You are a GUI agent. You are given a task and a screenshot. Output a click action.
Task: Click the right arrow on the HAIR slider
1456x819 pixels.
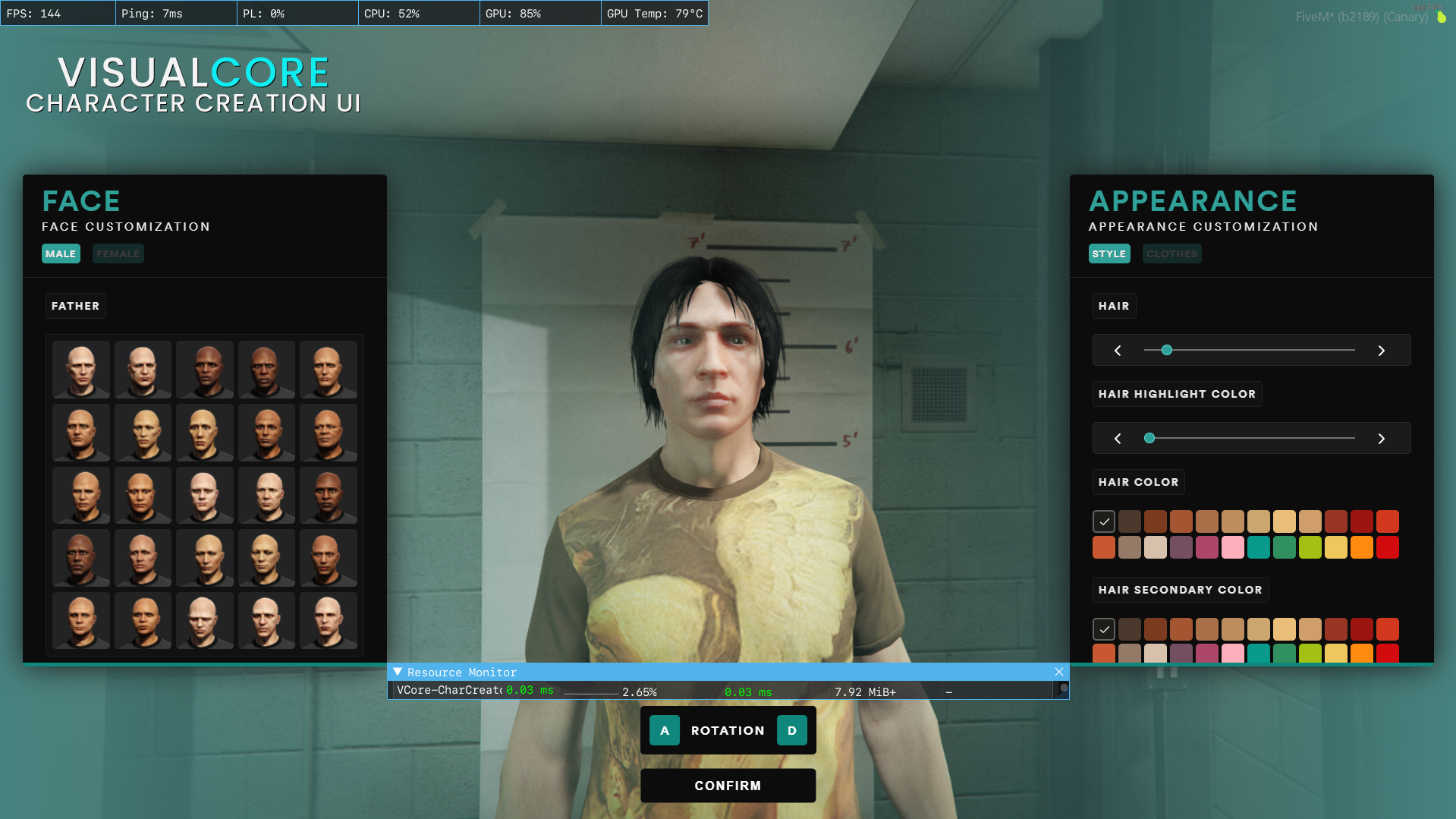1381,350
